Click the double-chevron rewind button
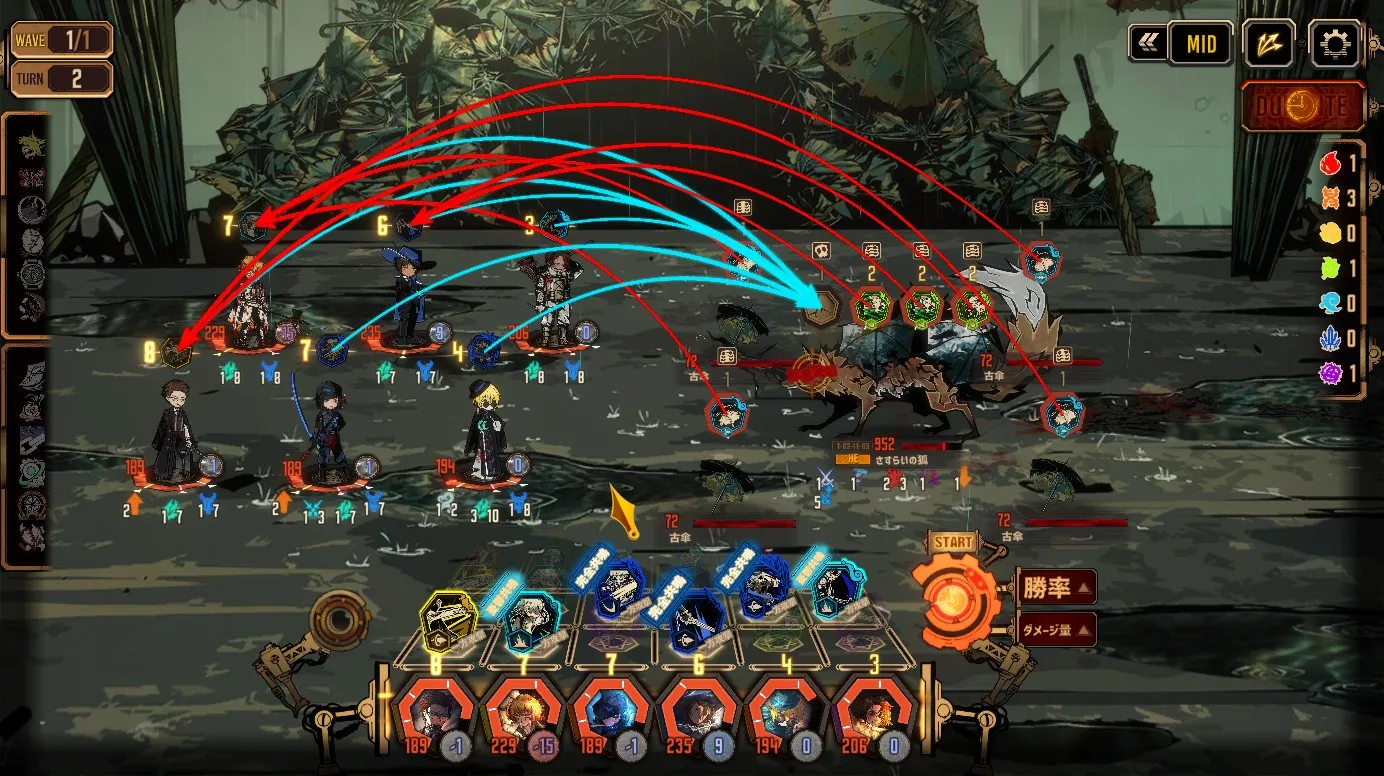Viewport: 1384px width, 776px height. coord(1146,44)
